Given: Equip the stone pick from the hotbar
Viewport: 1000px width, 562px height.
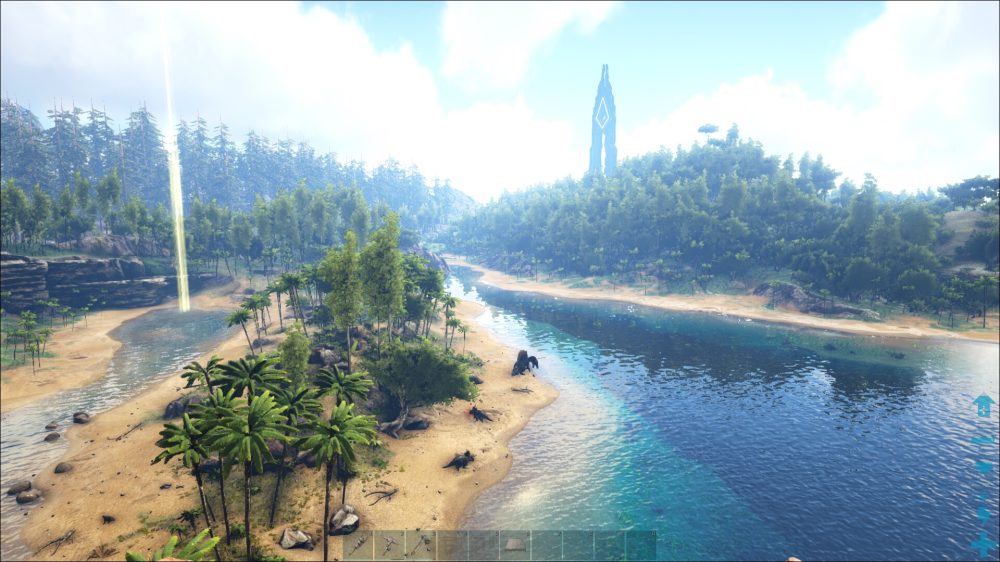Looking at the screenshot, I should click(390, 545).
